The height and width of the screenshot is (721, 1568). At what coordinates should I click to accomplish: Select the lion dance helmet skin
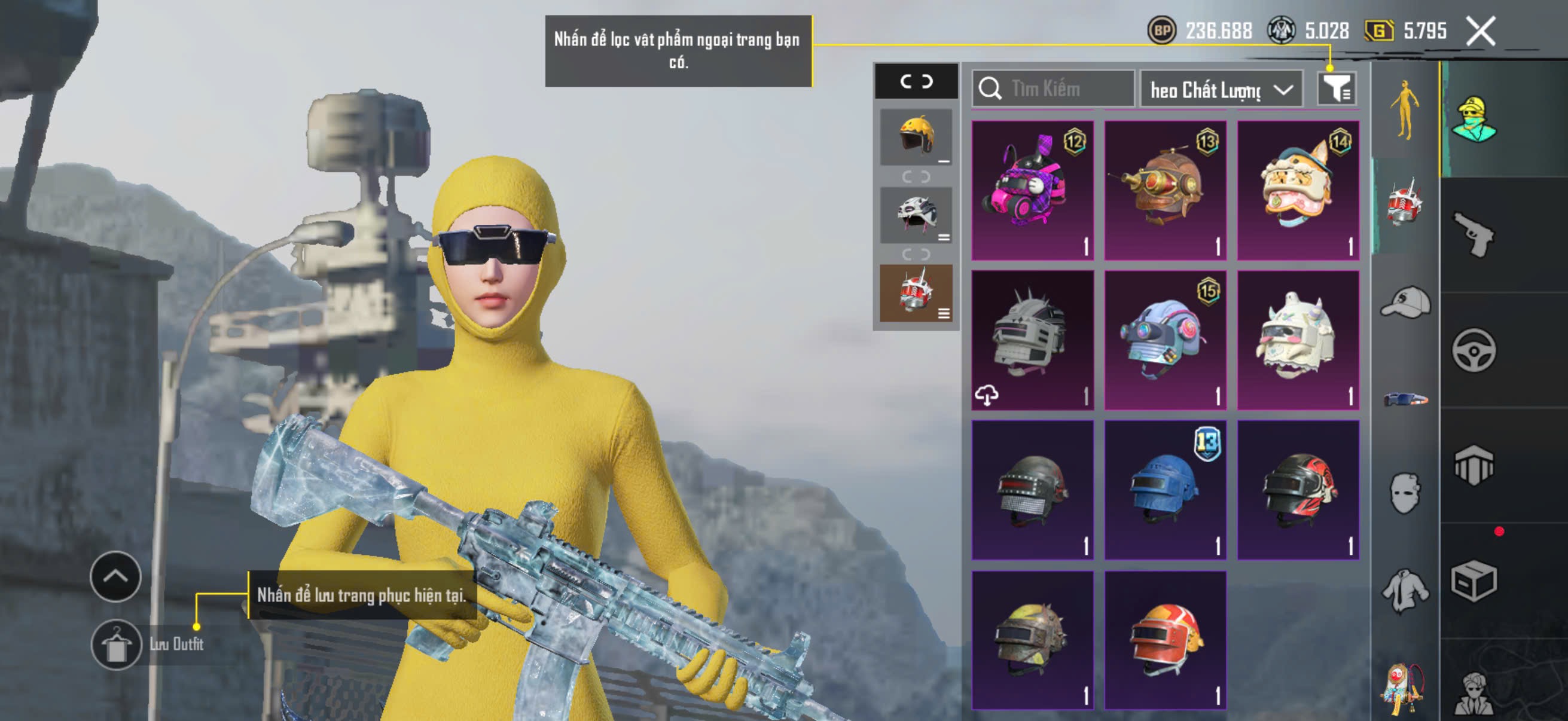click(x=1298, y=191)
